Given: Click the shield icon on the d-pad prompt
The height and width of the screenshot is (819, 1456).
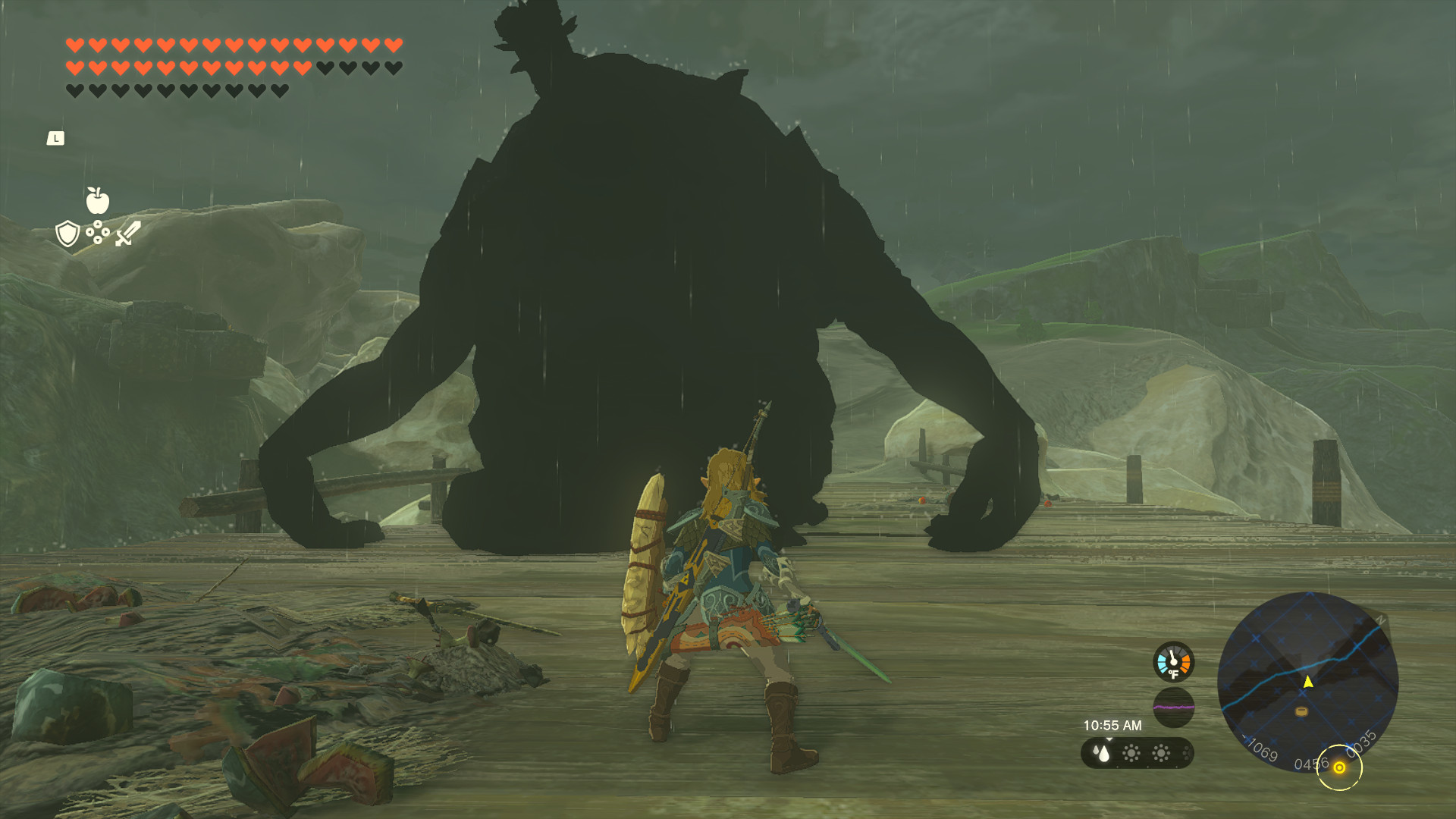Looking at the screenshot, I should coord(67,234).
